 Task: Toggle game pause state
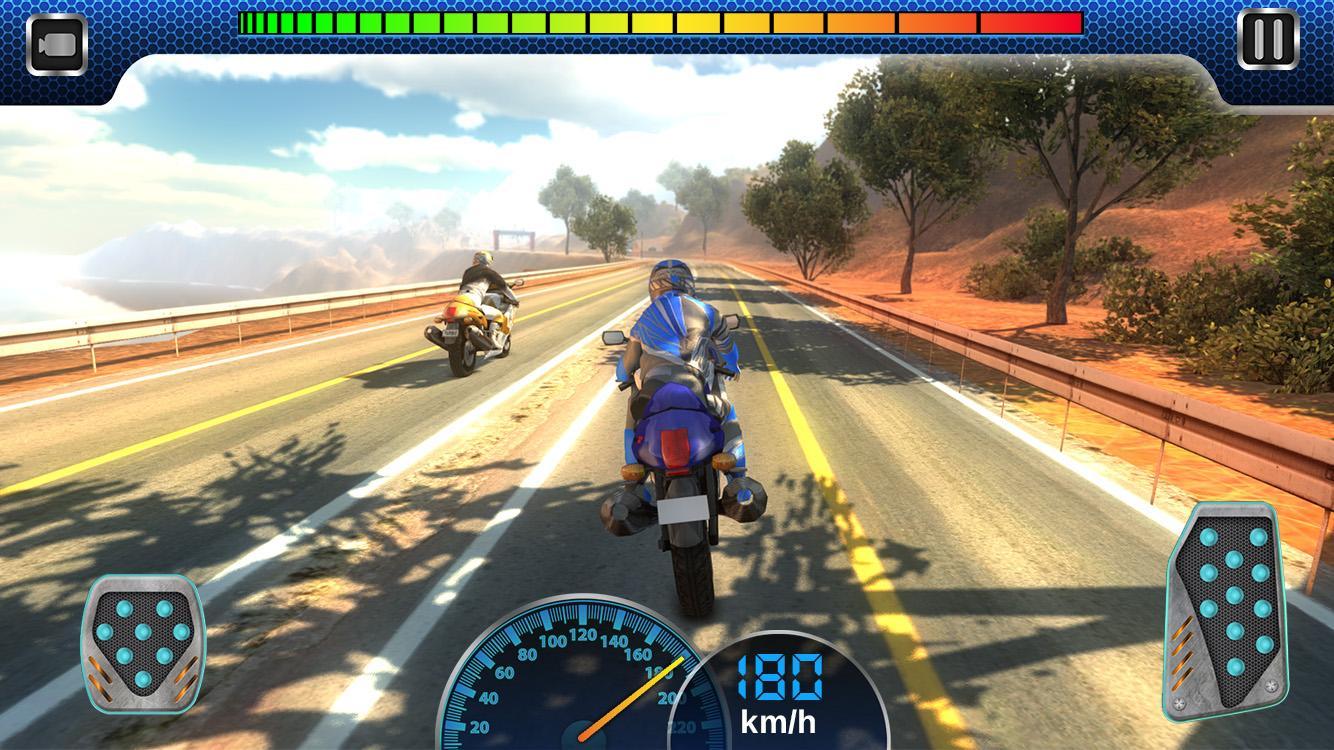pyautogui.click(x=1267, y=40)
